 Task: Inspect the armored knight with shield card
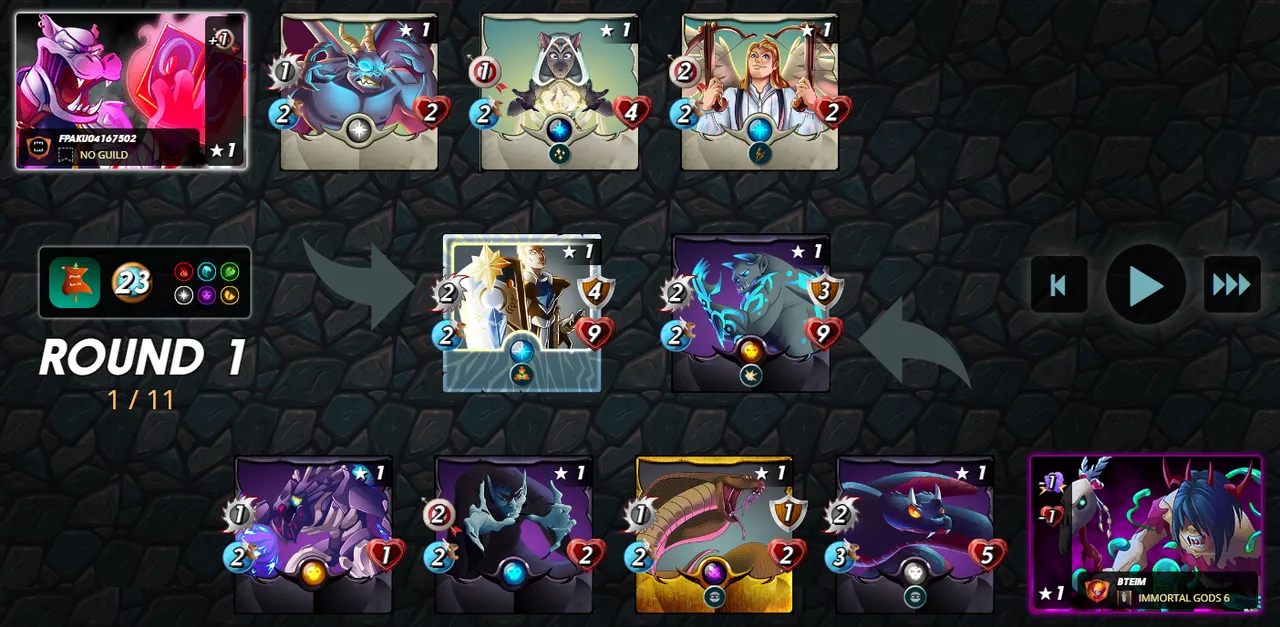[x=522, y=312]
